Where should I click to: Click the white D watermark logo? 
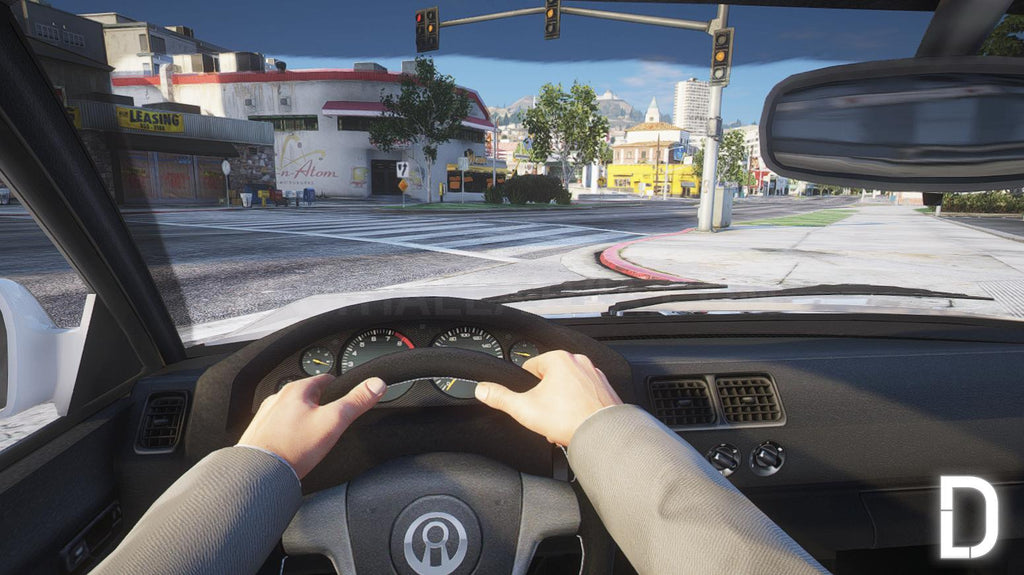click(967, 517)
